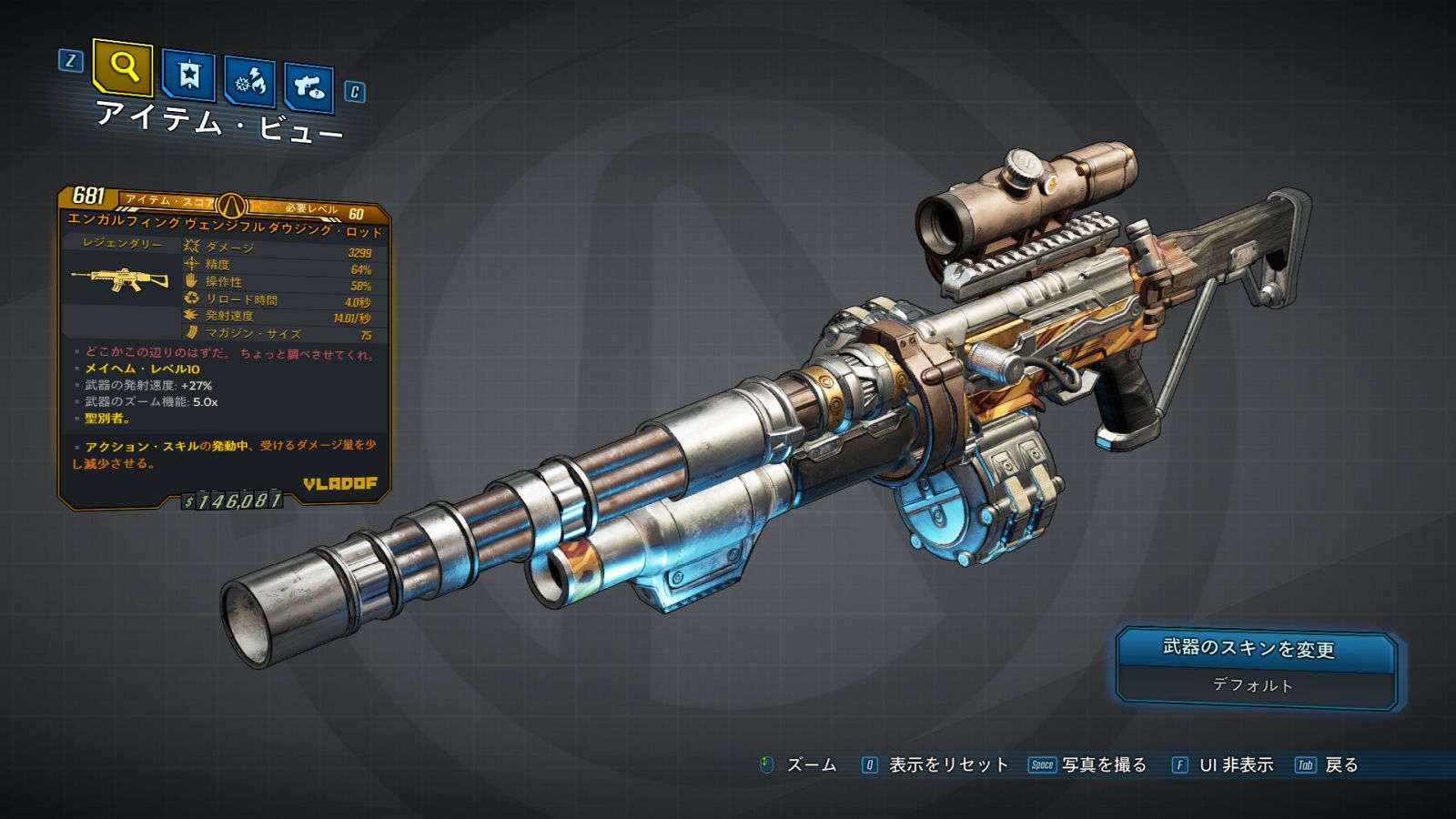Switch to the weapon view tab
Image resolution: width=1456 pixels, height=819 pixels.
tap(308, 86)
